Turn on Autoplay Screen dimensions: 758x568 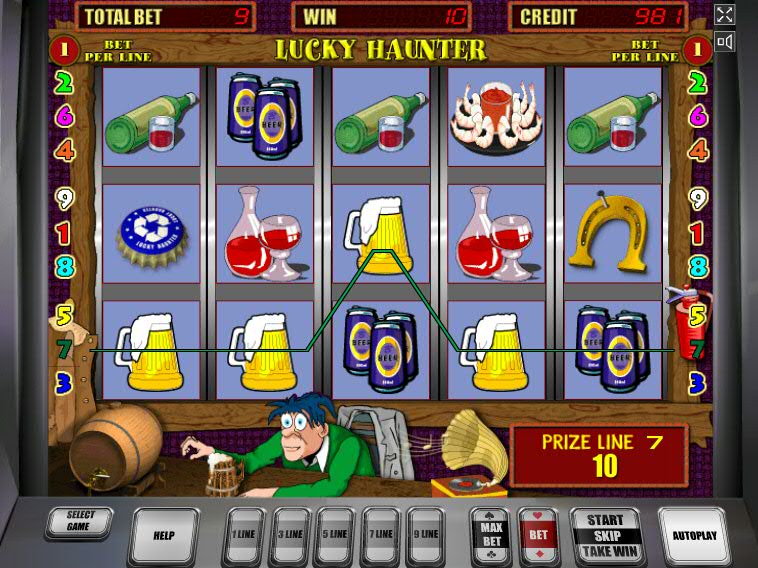[694, 535]
